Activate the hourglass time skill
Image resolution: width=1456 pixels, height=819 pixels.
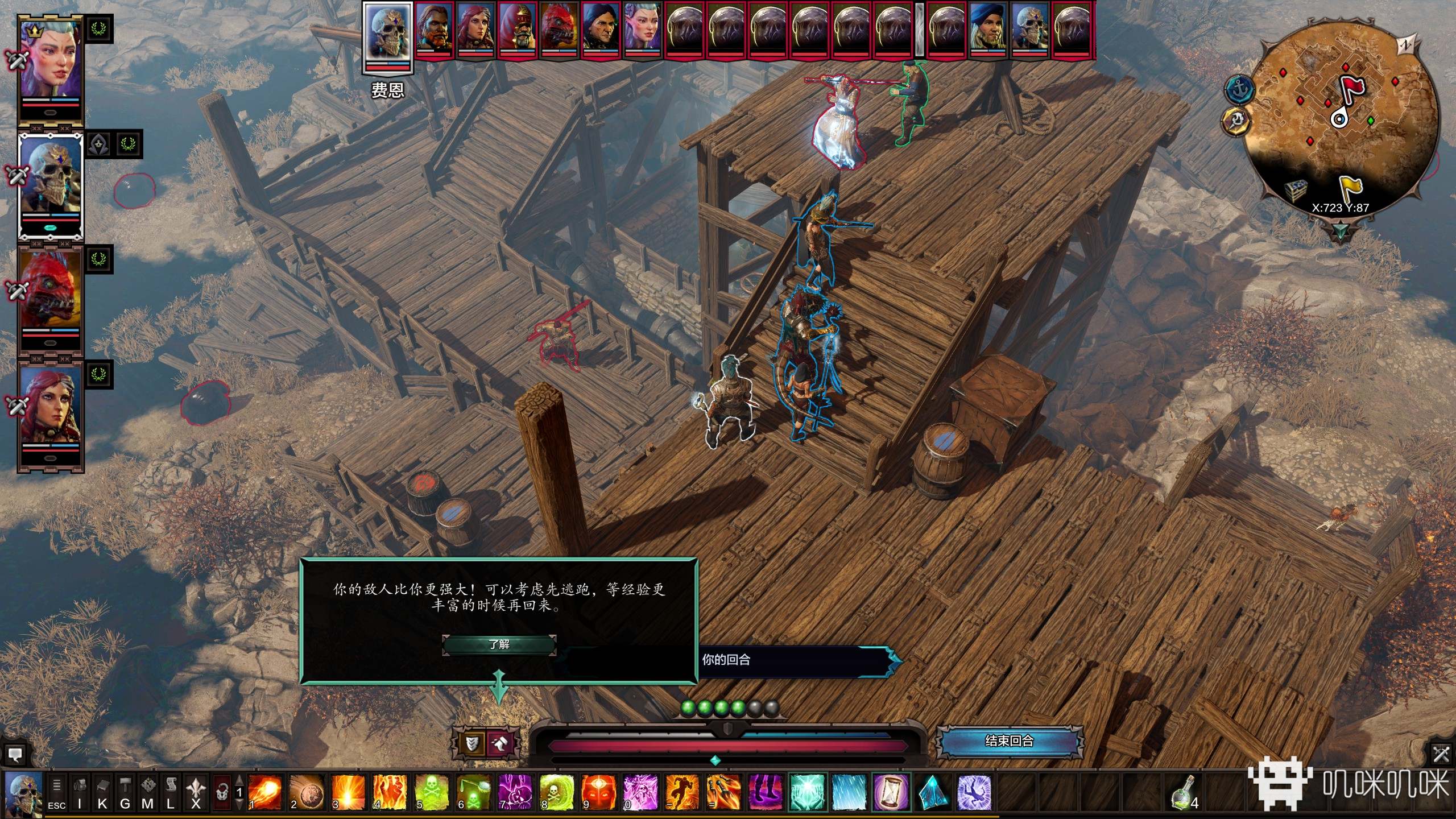pyautogui.click(x=891, y=791)
